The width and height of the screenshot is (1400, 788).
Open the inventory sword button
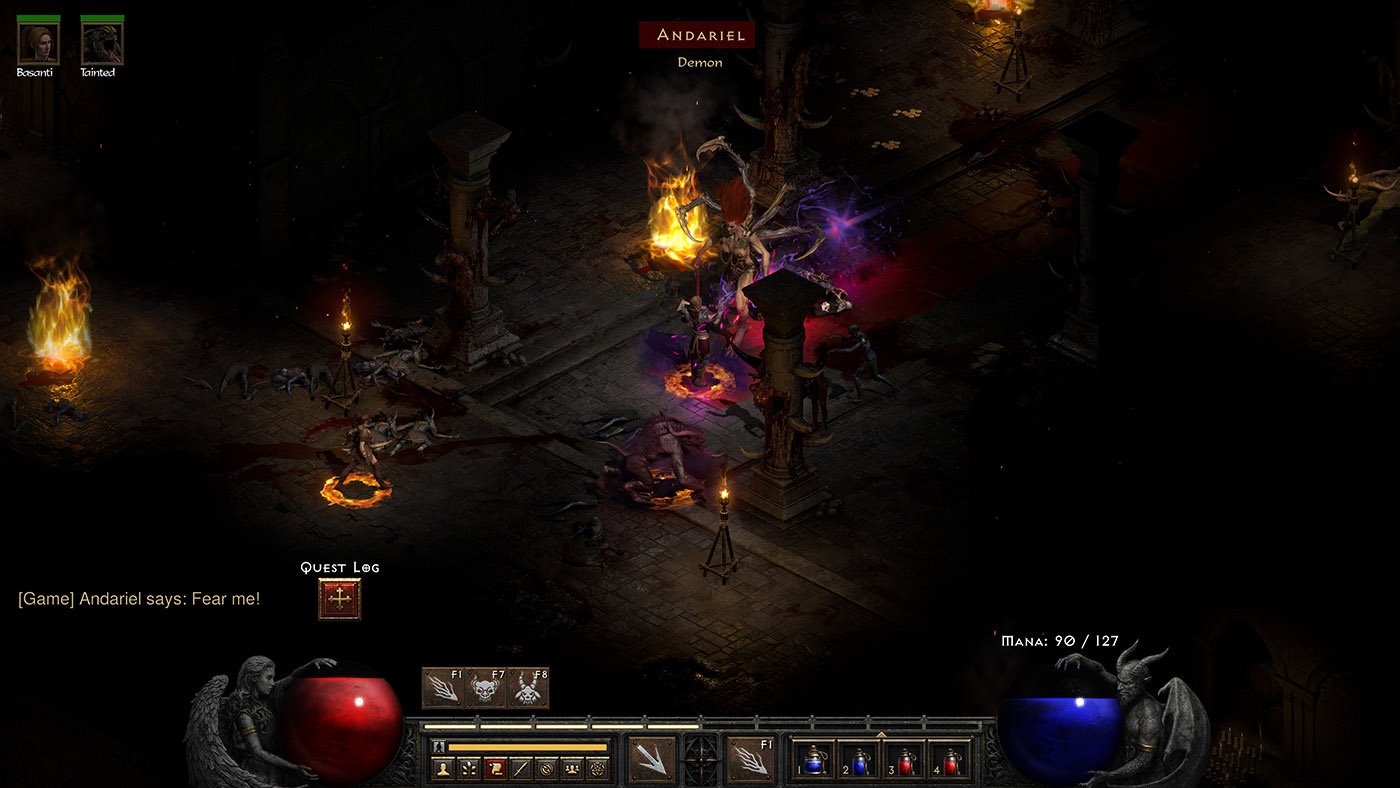pos(520,769)
